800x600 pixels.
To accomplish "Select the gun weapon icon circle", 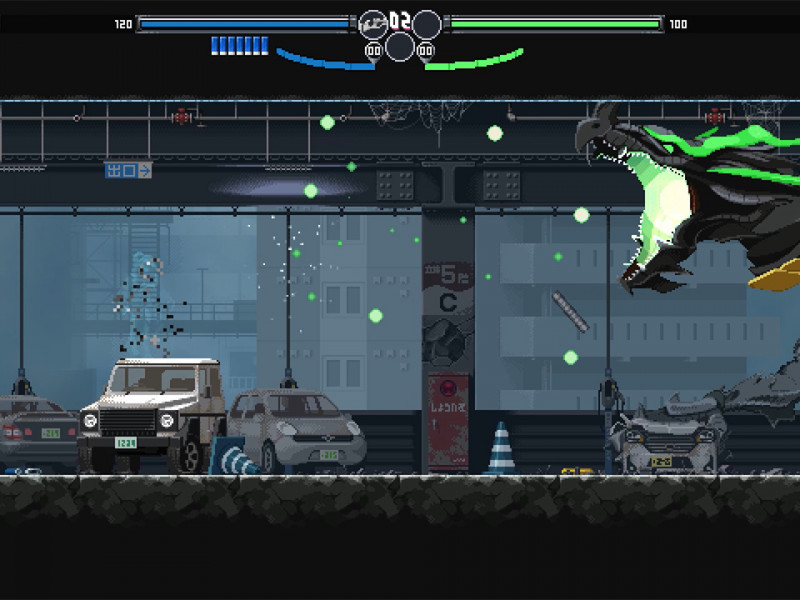I will click(x=372, y=24).
